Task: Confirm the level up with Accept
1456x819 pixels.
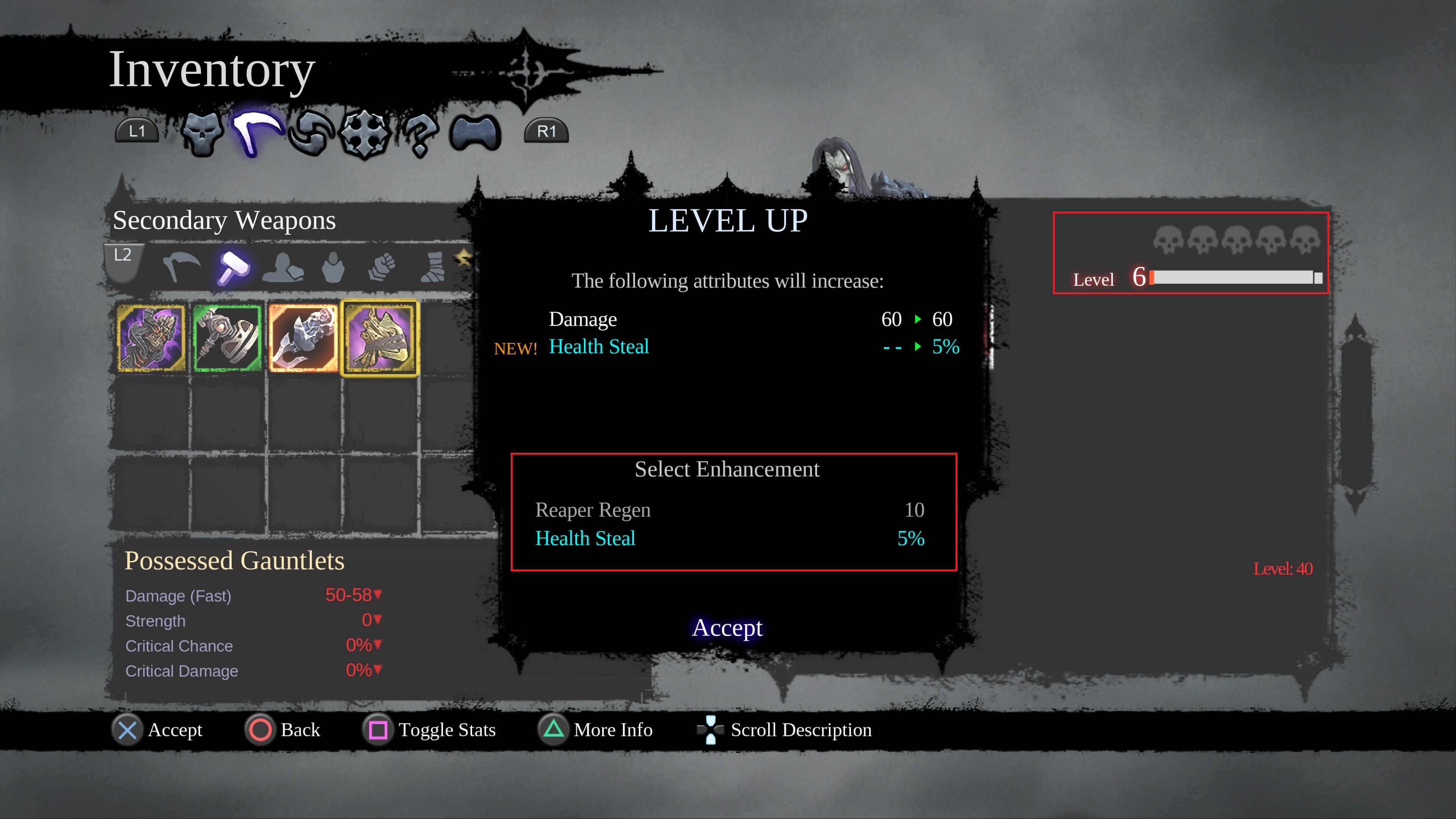Action: (727, 628)
